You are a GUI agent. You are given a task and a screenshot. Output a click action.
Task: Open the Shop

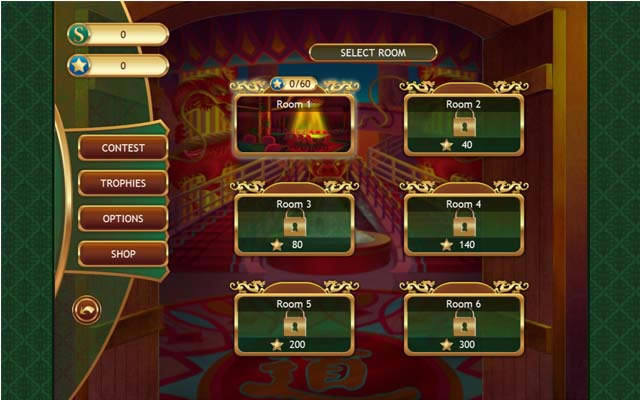pyautogui.click(x=122, y=254)
